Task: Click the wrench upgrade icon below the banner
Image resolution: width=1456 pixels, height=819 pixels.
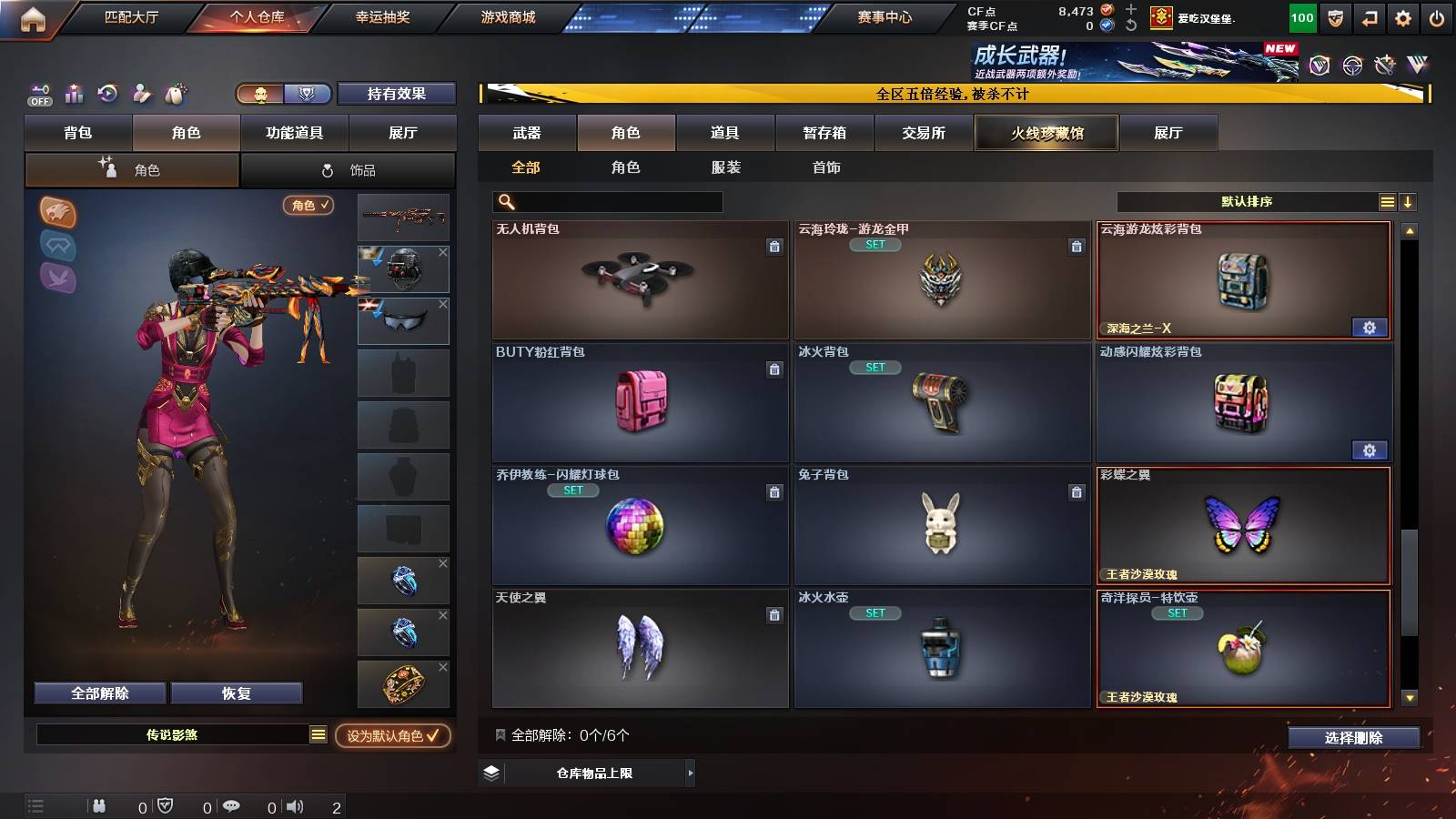Action: [x=1386, y=66]
